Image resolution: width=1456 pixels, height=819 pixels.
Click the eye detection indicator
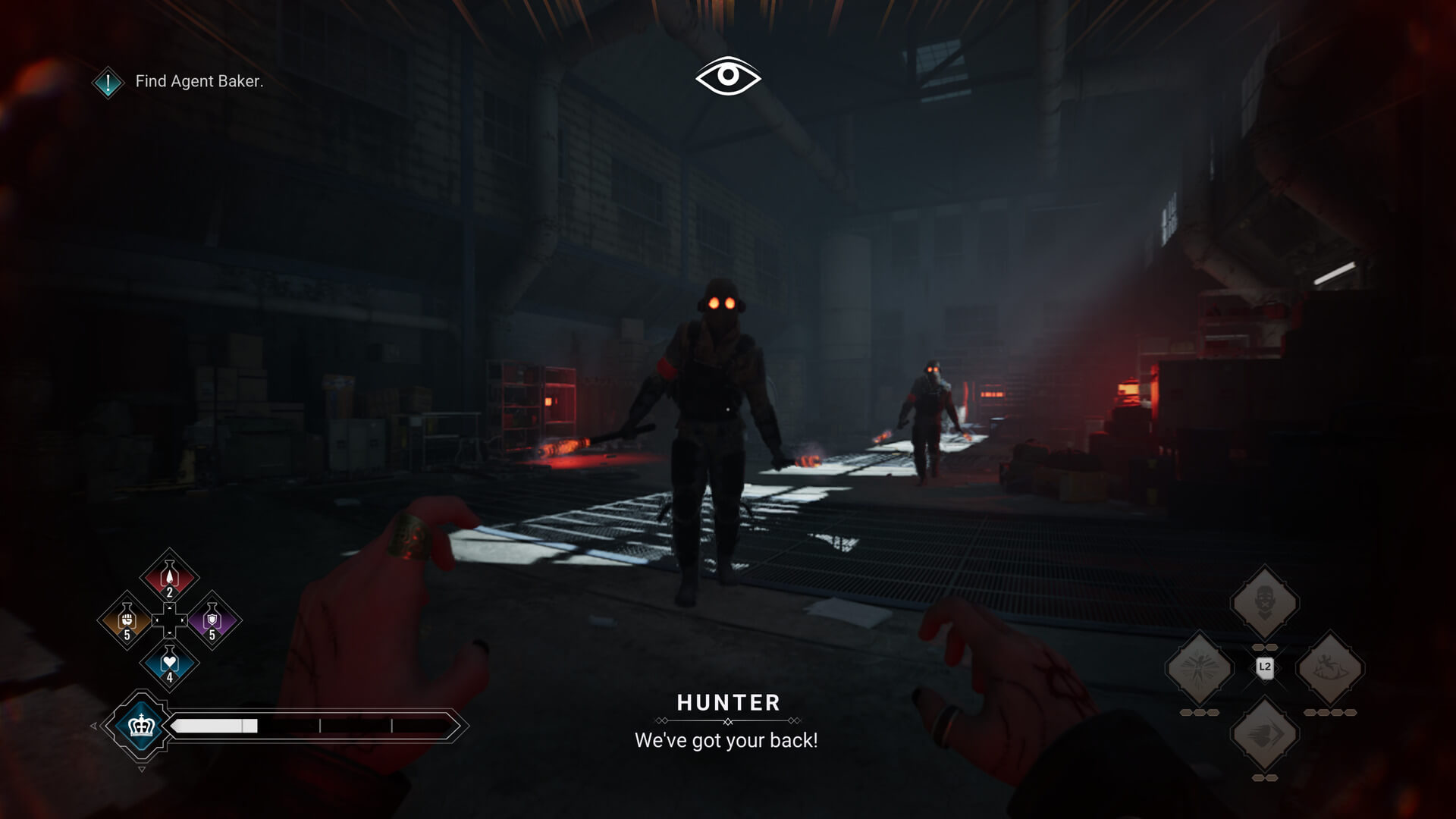[728, 76]
